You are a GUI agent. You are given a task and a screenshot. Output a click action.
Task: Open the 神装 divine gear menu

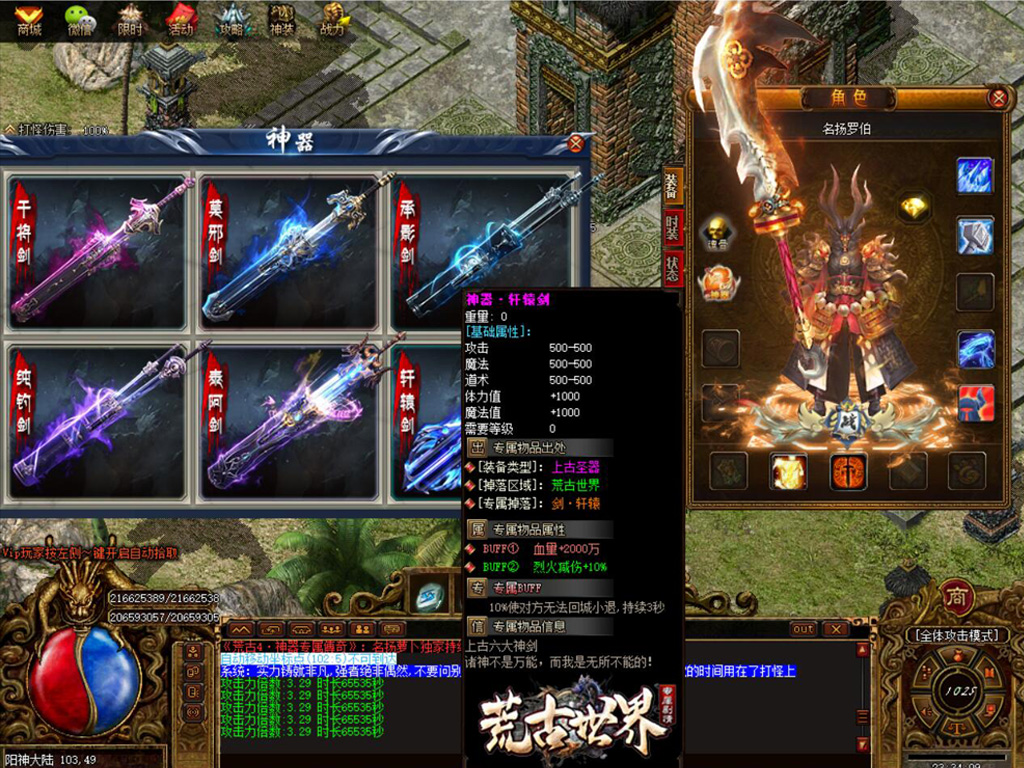coord(282,19)
